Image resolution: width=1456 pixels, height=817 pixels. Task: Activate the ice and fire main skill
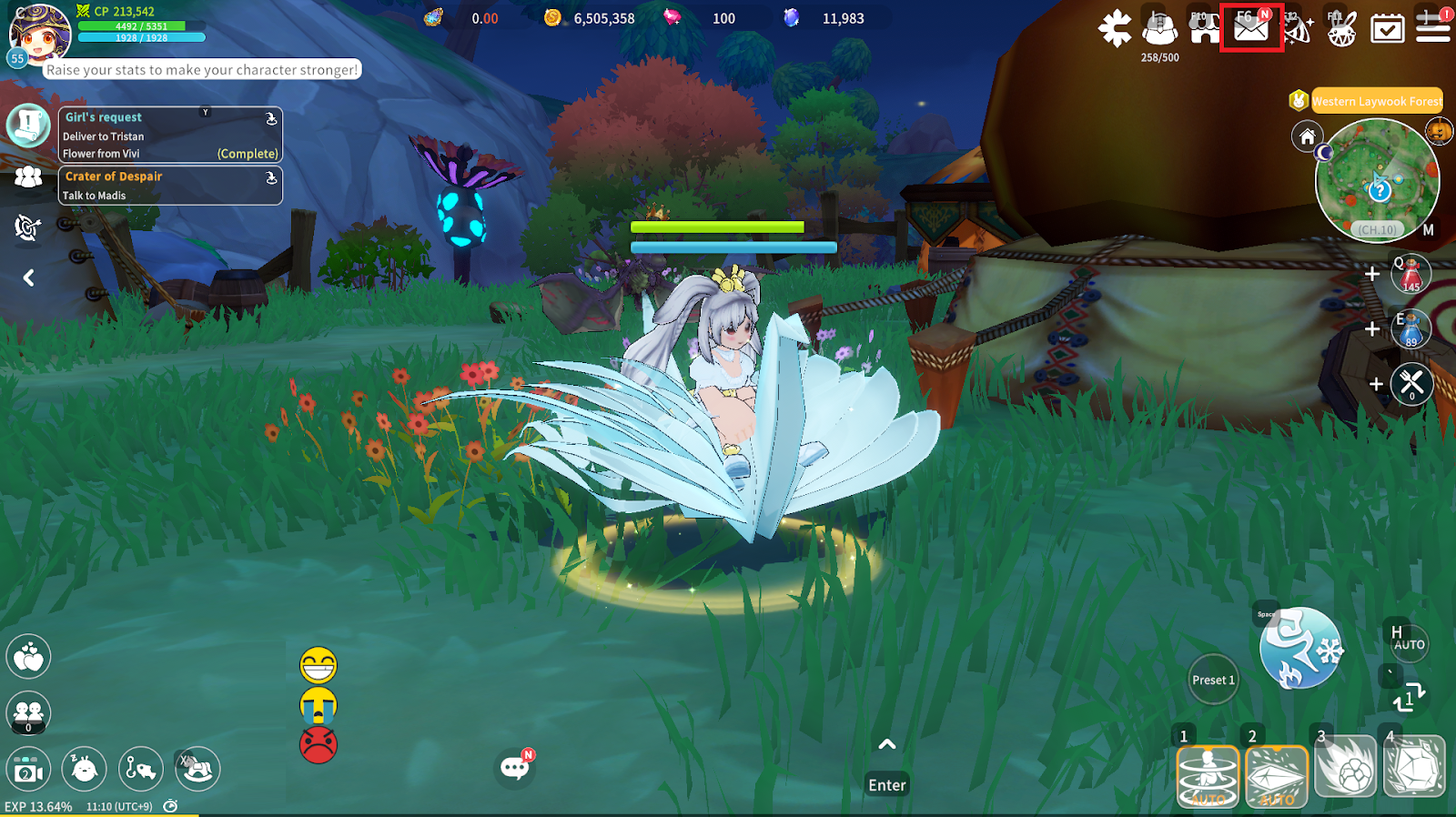point(1299,648)
